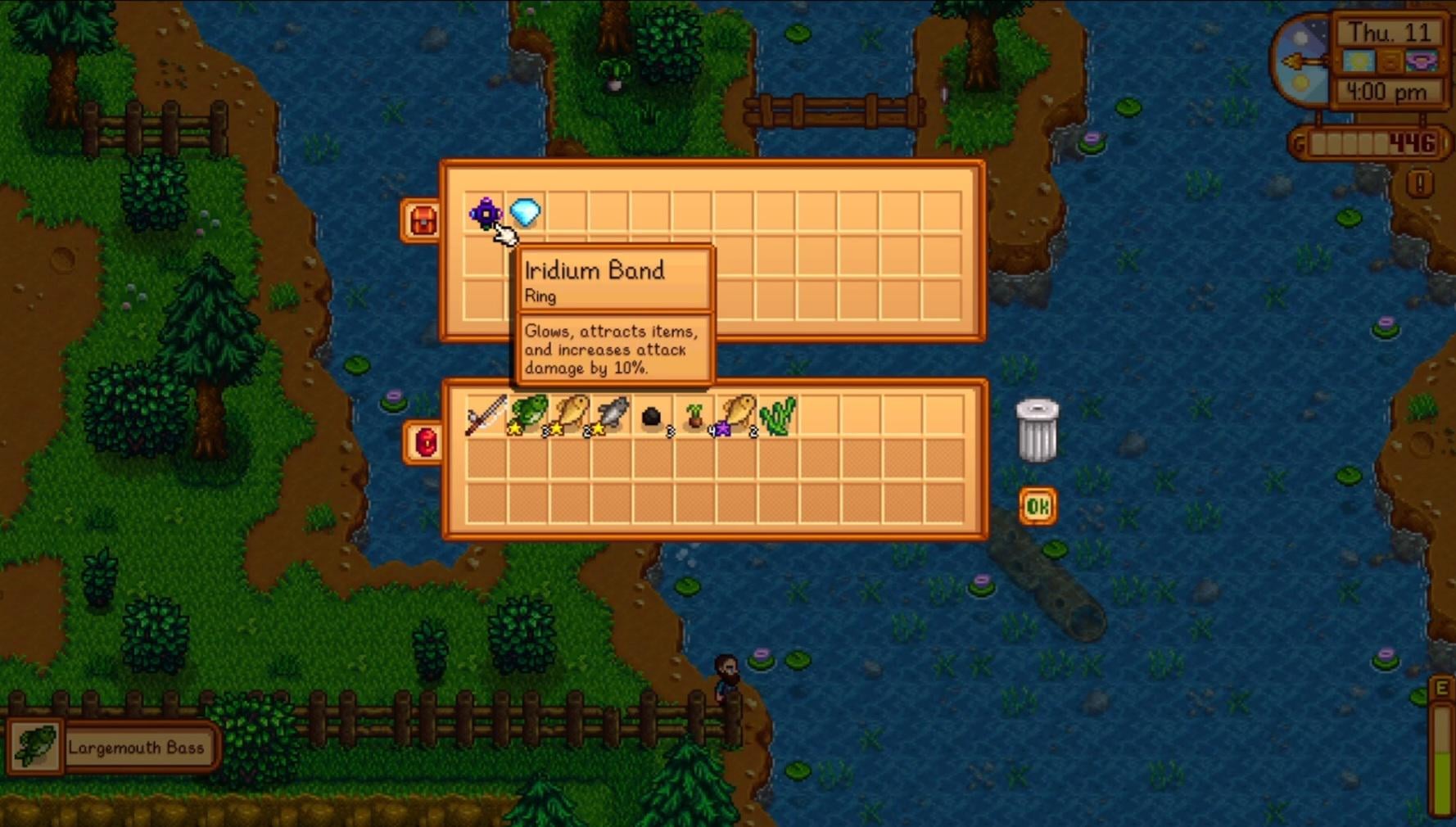This screenshot has height=827, width=1456.
Task: Grab the diamond from the treasure chest
Action: pos(526,213)
